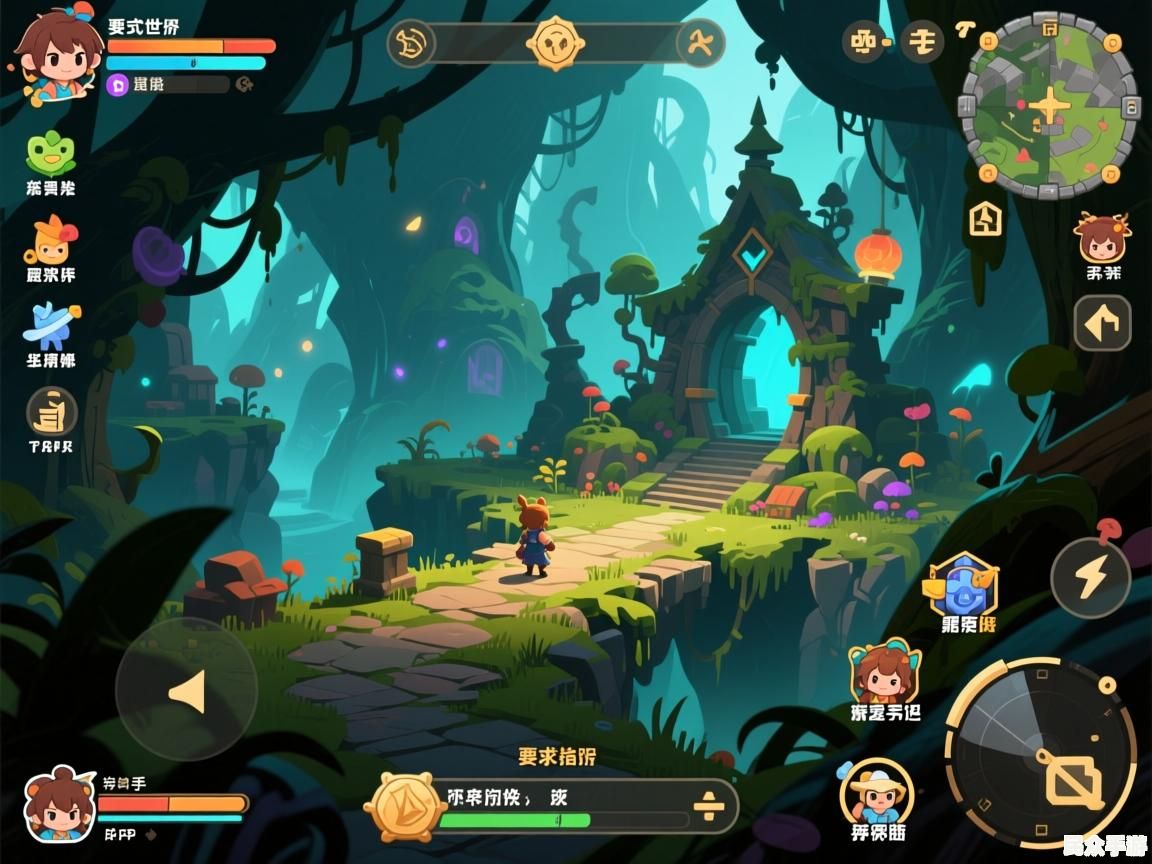
Task: Open the orange bird character icon
Action: [x=52, y=240]
